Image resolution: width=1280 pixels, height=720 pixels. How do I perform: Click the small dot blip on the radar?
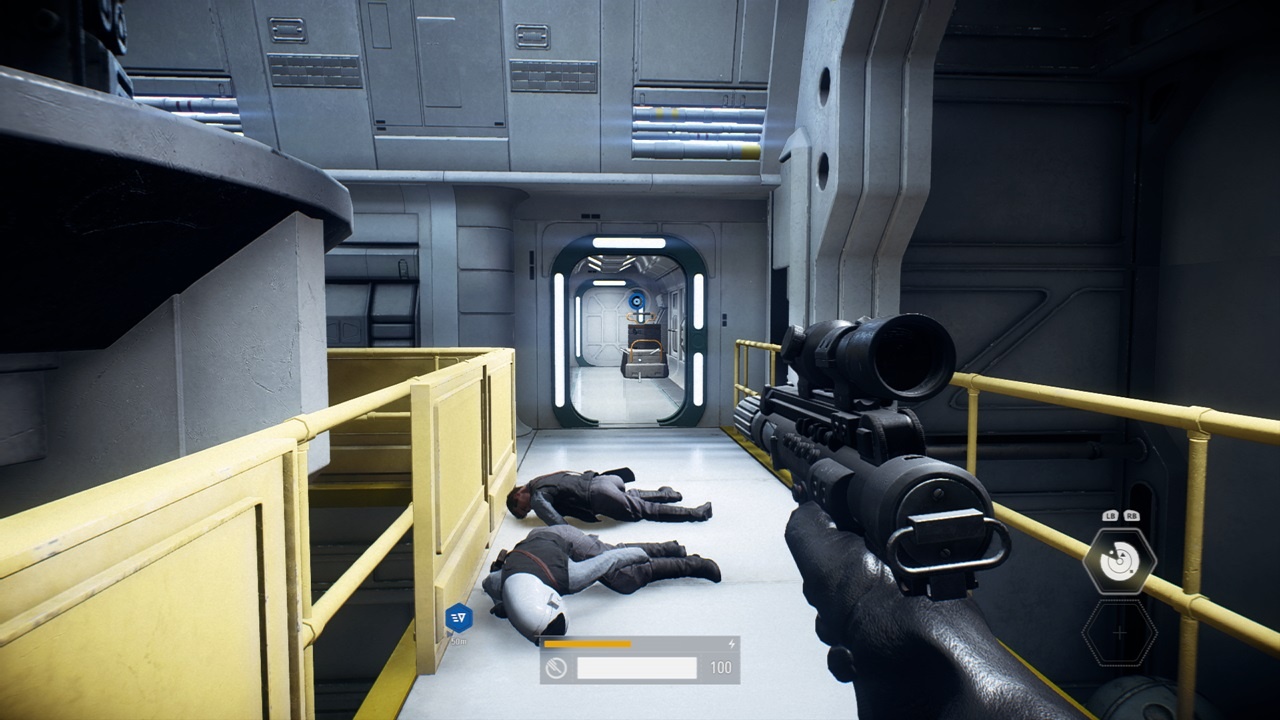pyautogui.click(x=1111, y=551)
